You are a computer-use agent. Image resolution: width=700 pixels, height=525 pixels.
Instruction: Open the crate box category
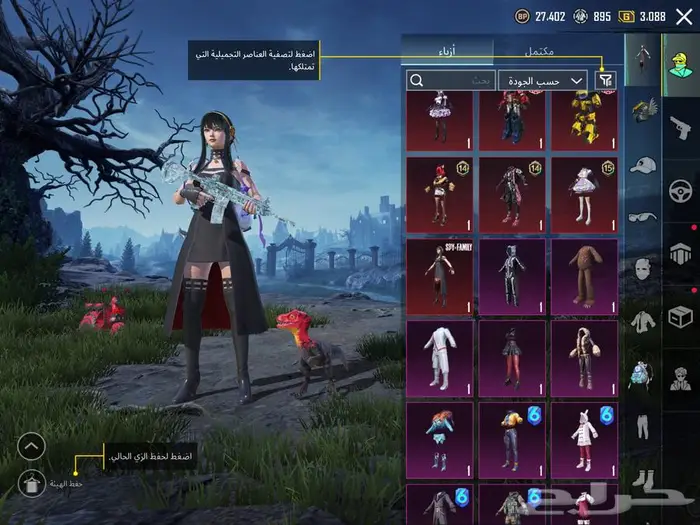(x=680, y=317)
